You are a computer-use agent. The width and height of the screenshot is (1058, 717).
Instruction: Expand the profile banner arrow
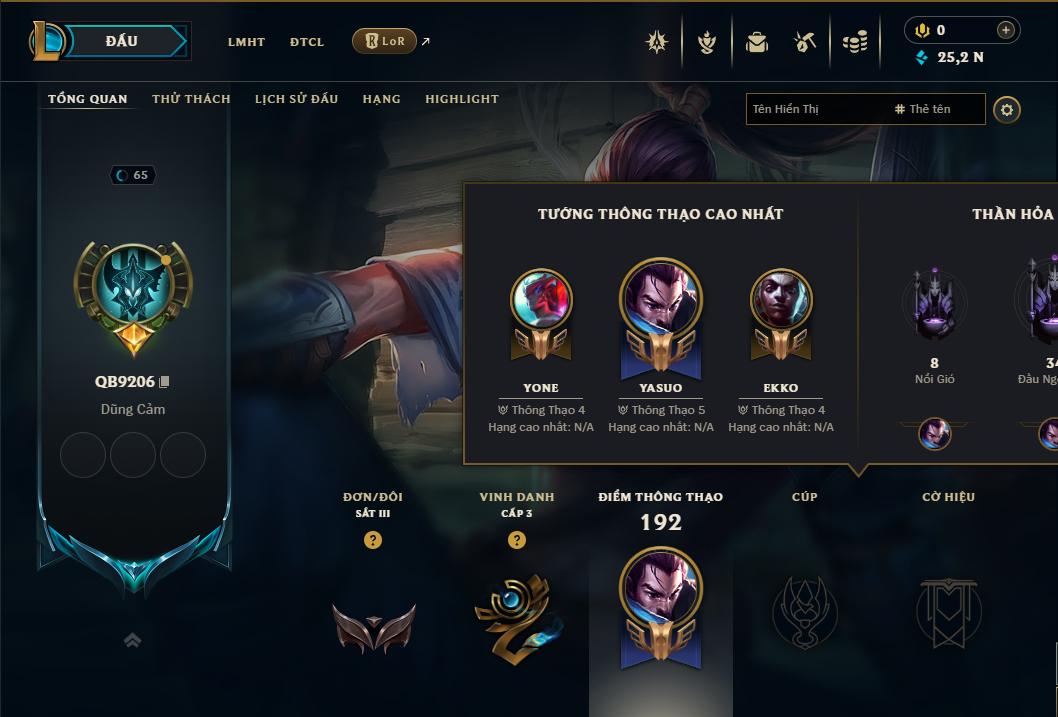(x=132, y=640)
